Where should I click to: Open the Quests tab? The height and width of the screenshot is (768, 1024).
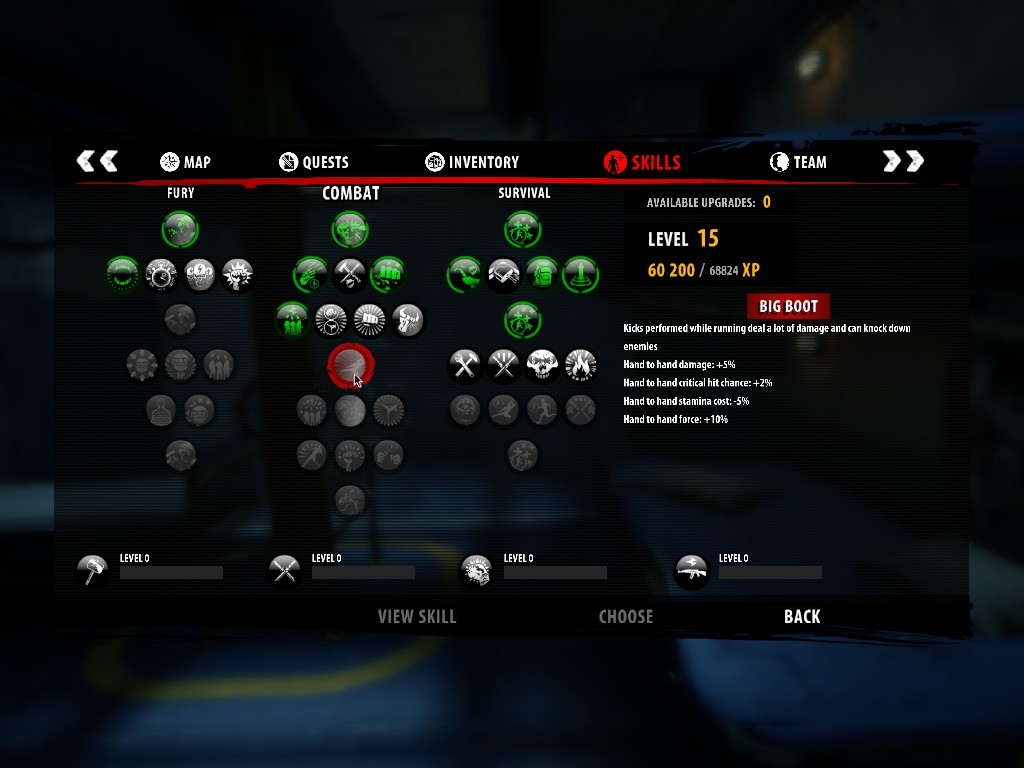point(314,162)
